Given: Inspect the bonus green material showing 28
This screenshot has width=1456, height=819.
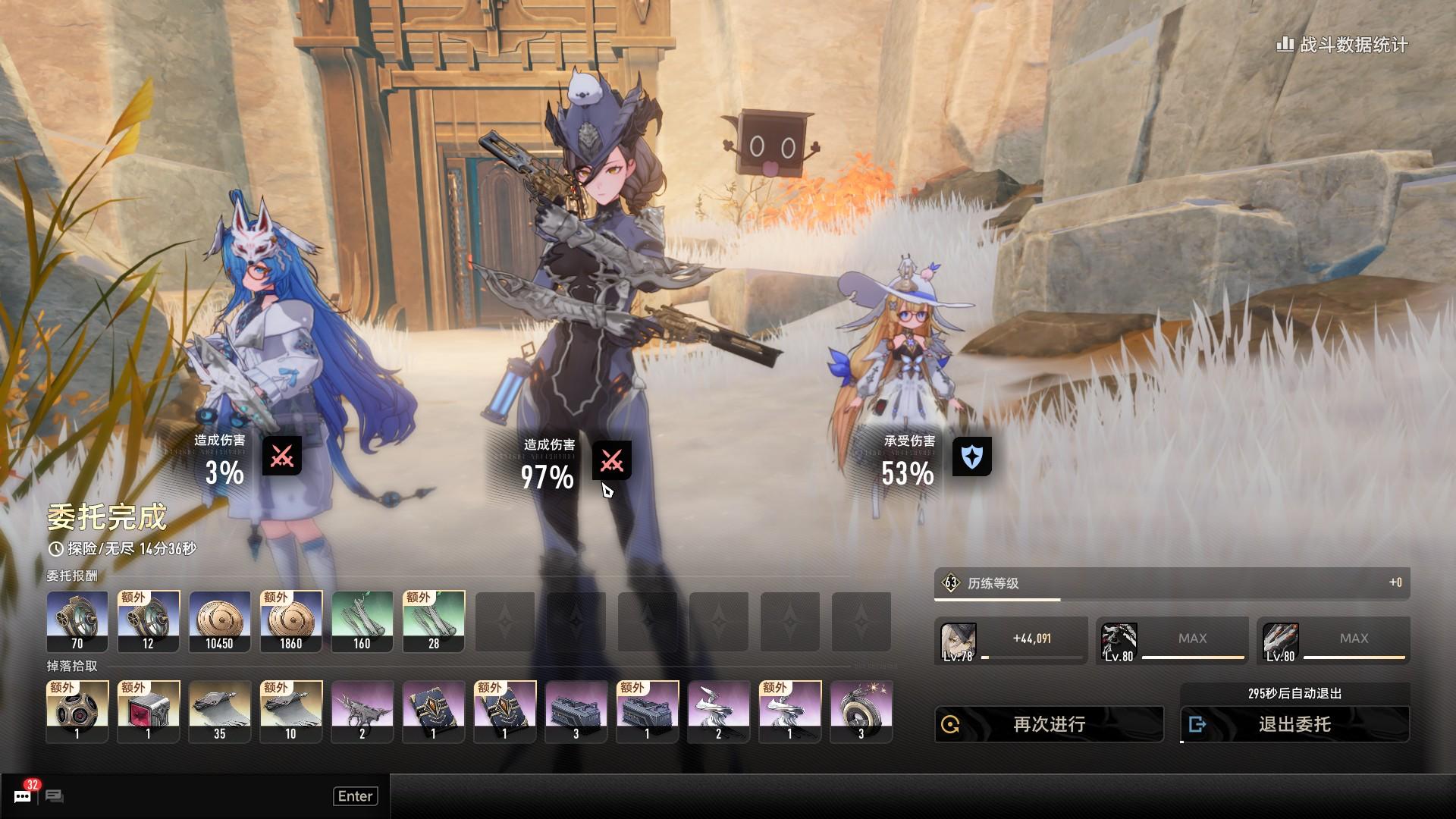Looking at the screenshot, I should pyautogui.click(x=433, y=621).
